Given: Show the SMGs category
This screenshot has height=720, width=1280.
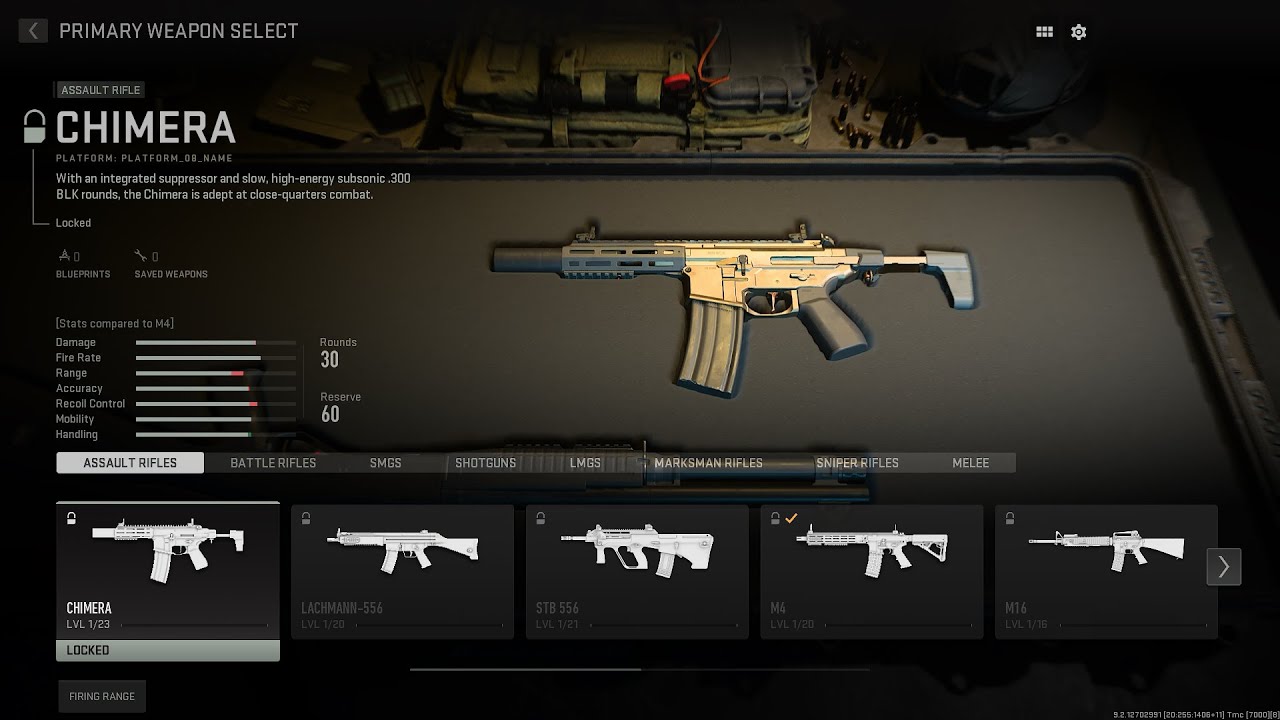Looking at the screenshot, I should [x=385, y=463].
